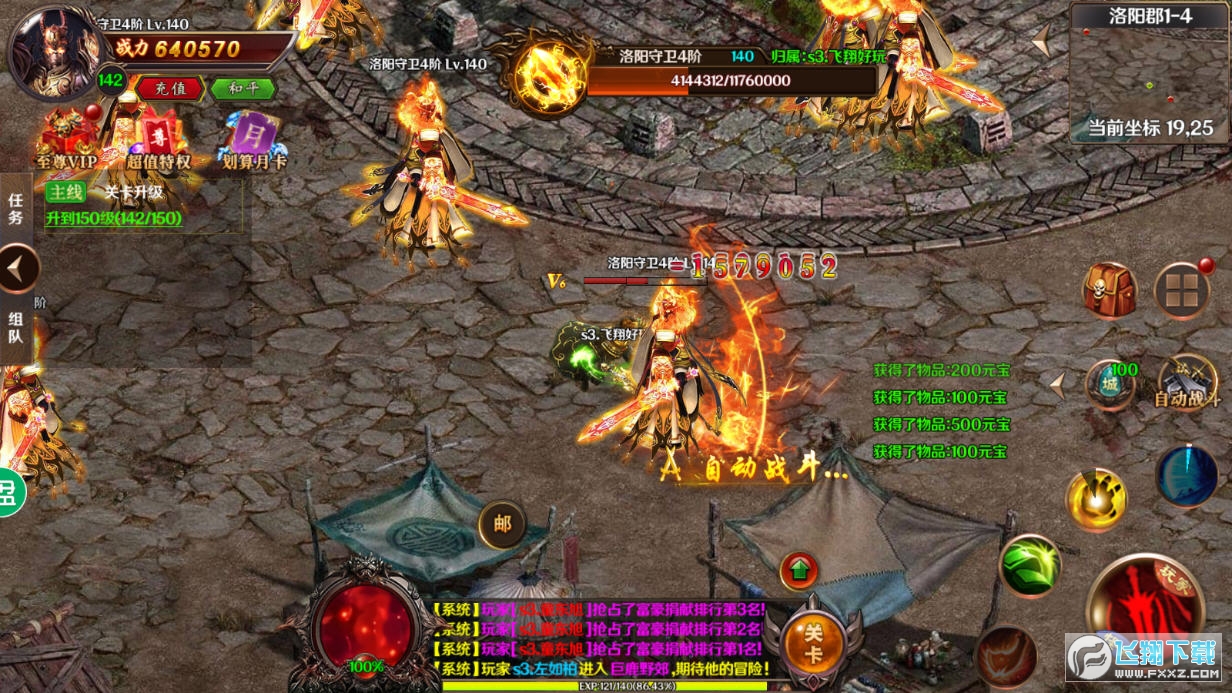
Task: Select the 主线 main quest tracker
Action: (66, 193)
